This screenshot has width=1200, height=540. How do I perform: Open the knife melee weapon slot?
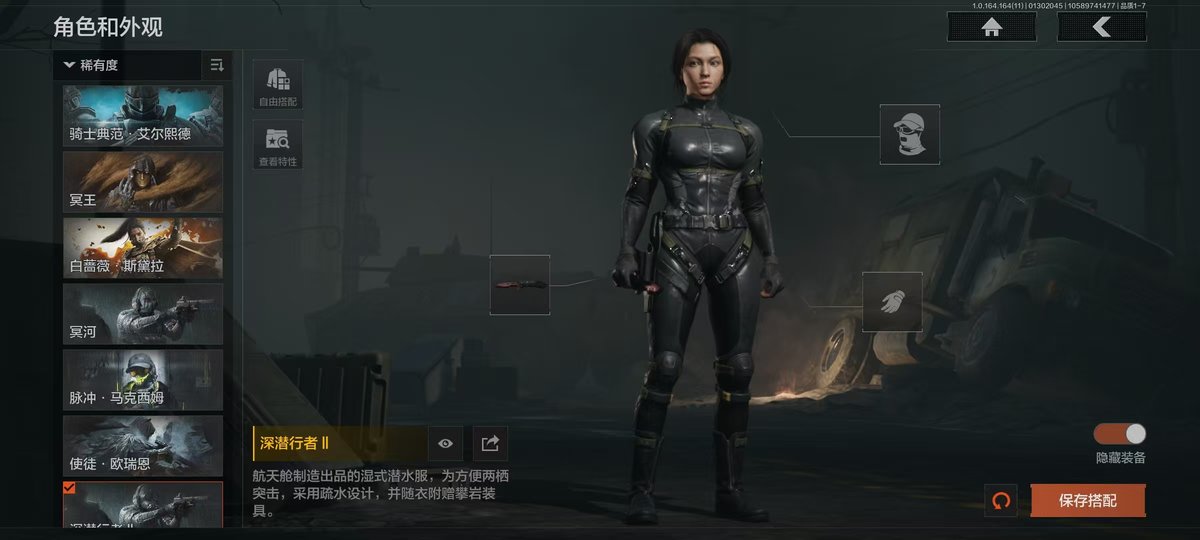[x=519, y=285]
